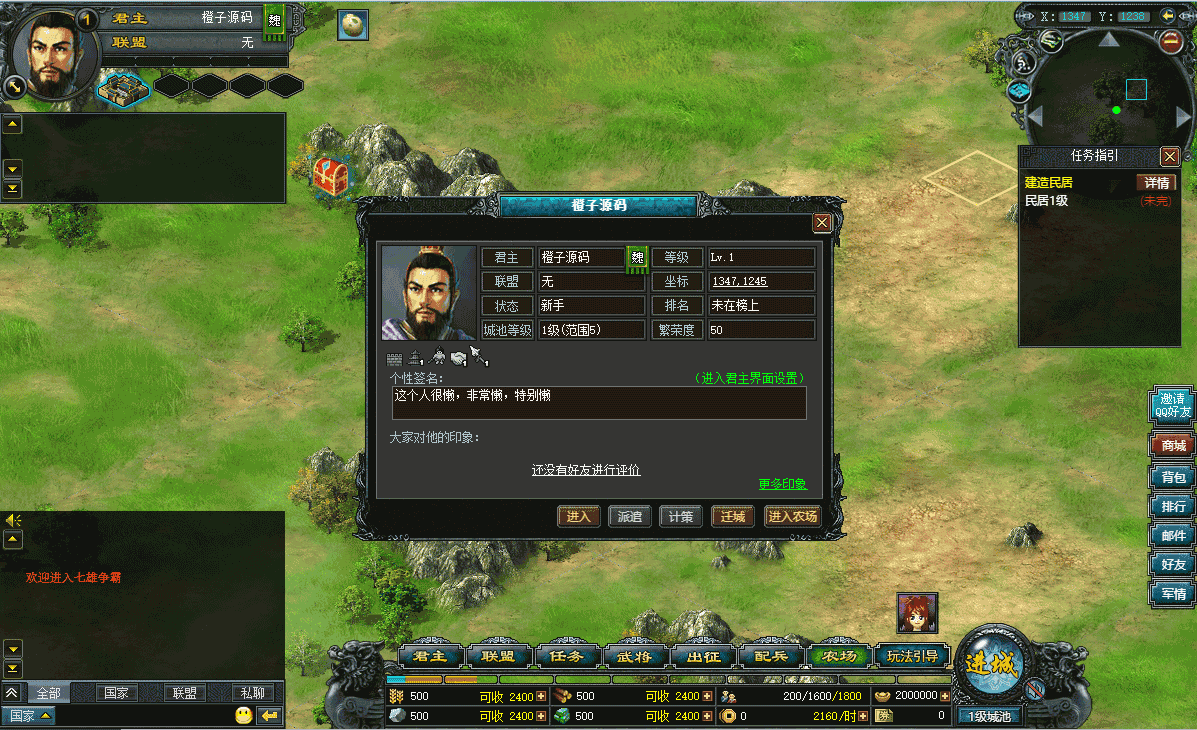Screen dimensions: 1197x730
Task: Open the 君主 menu in bottom bar
Action: pos(431,657)
